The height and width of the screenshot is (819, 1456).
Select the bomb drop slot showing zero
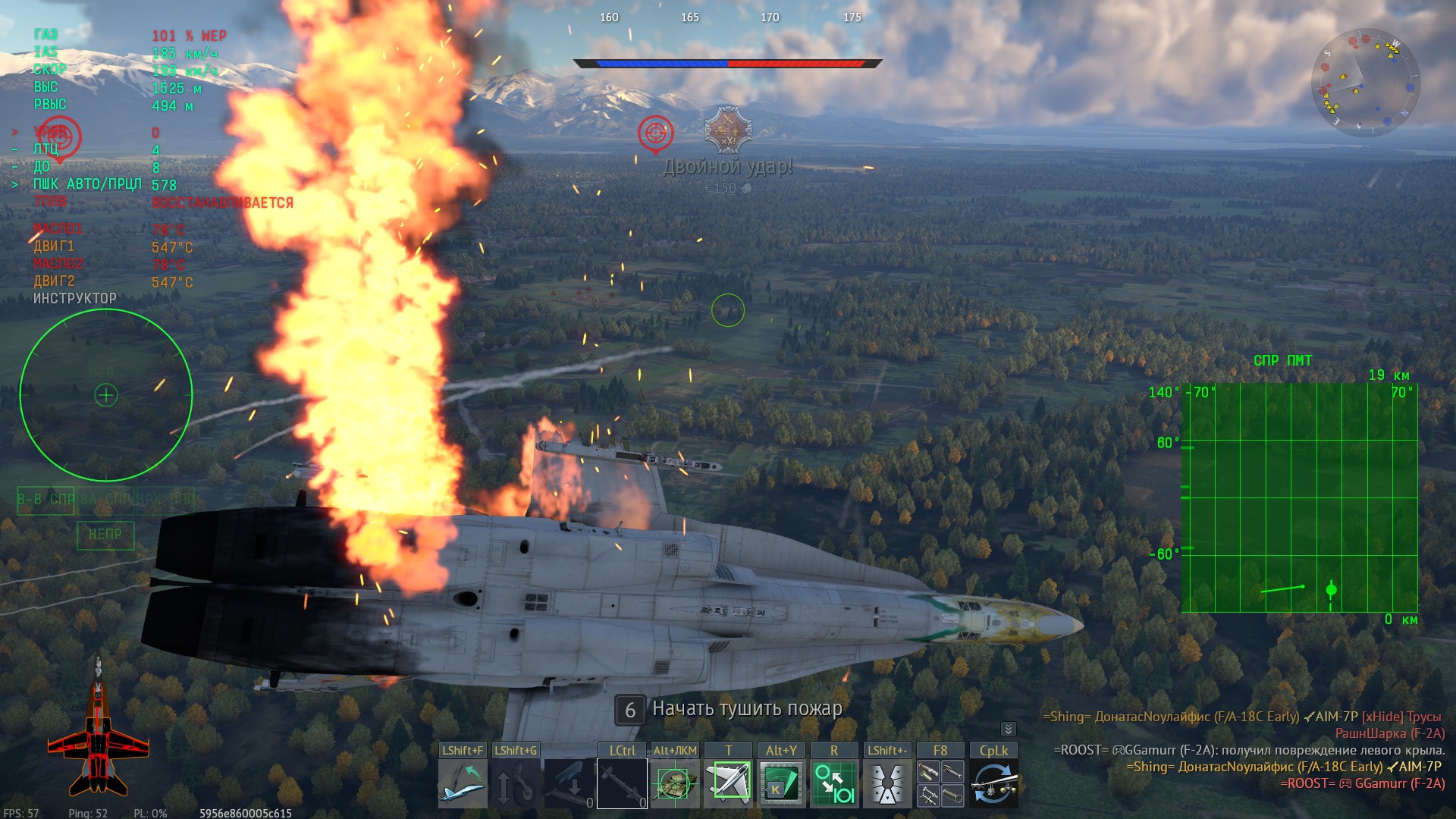click(569, 784)
